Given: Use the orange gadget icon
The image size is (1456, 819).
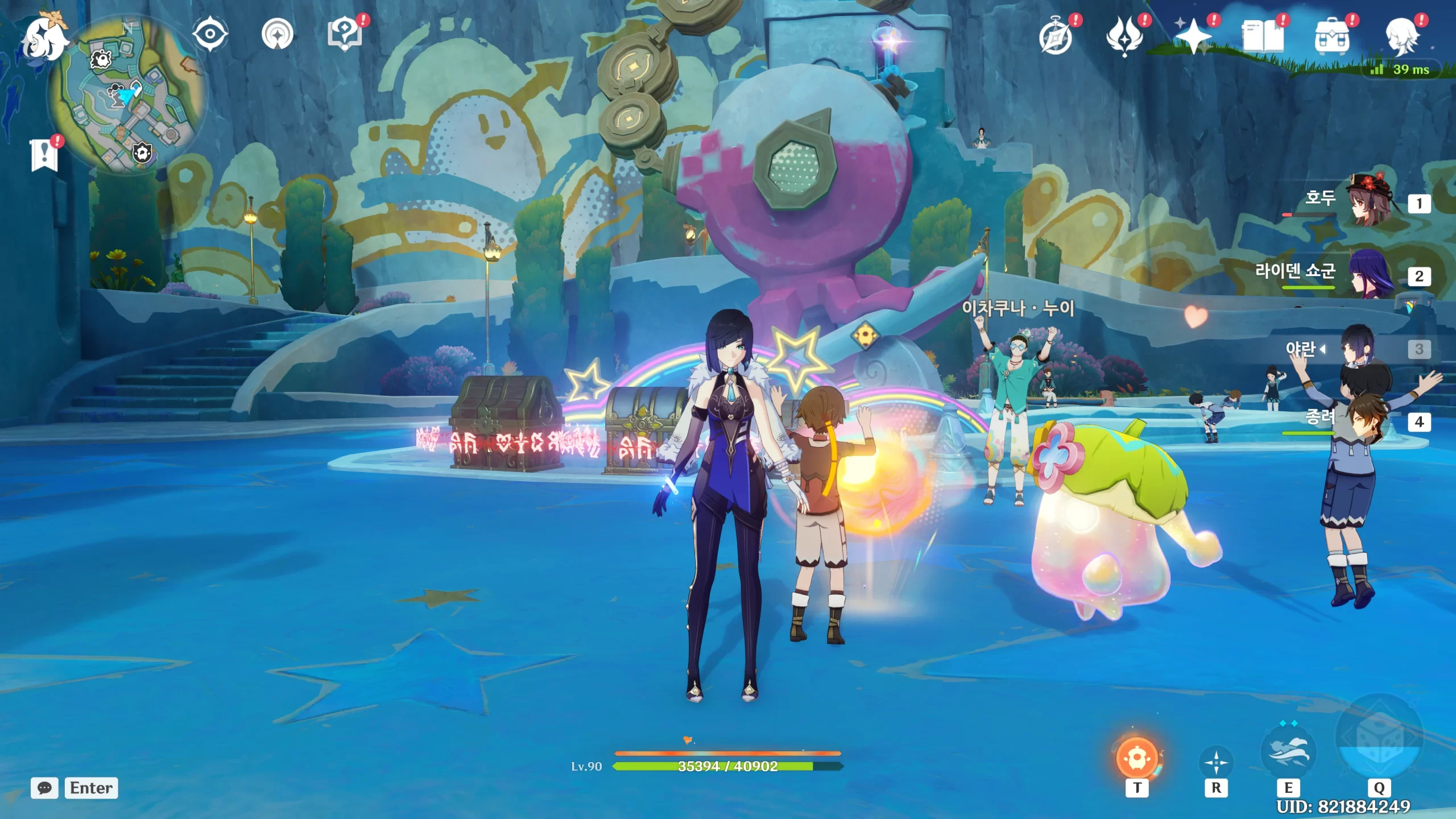Looking at the screenshot, I should coord(1137,758).
